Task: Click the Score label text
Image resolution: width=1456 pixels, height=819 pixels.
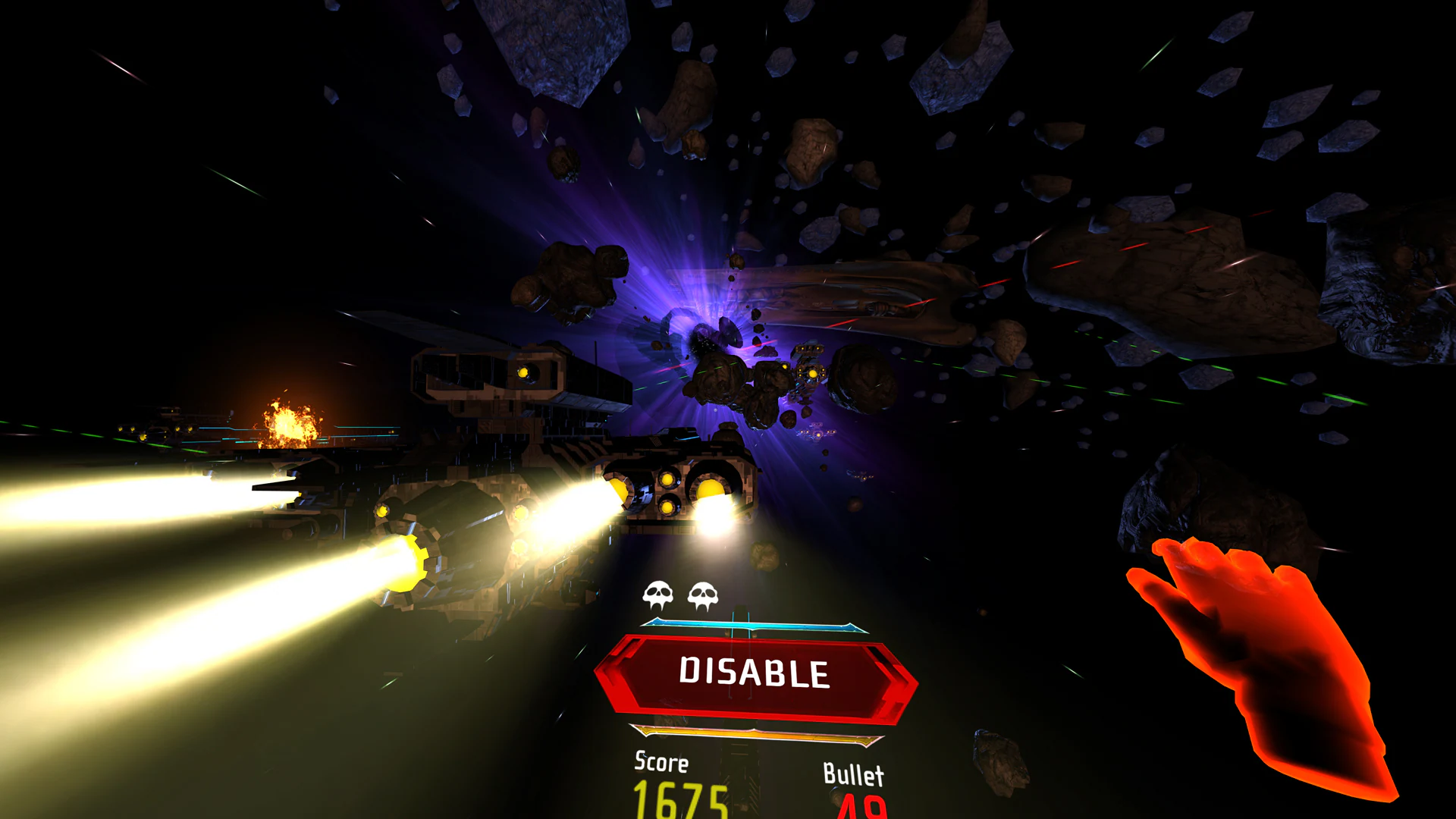Action: [x=661, y=763]
